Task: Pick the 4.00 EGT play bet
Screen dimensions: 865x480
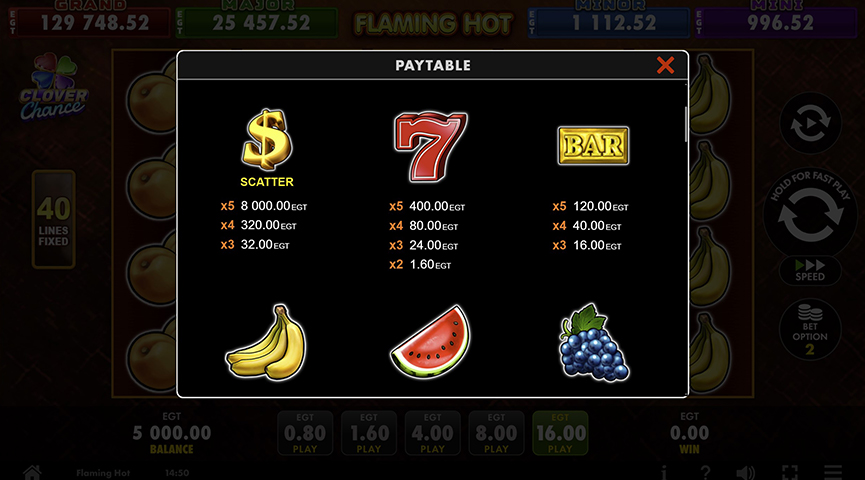Action: (432, 434)
